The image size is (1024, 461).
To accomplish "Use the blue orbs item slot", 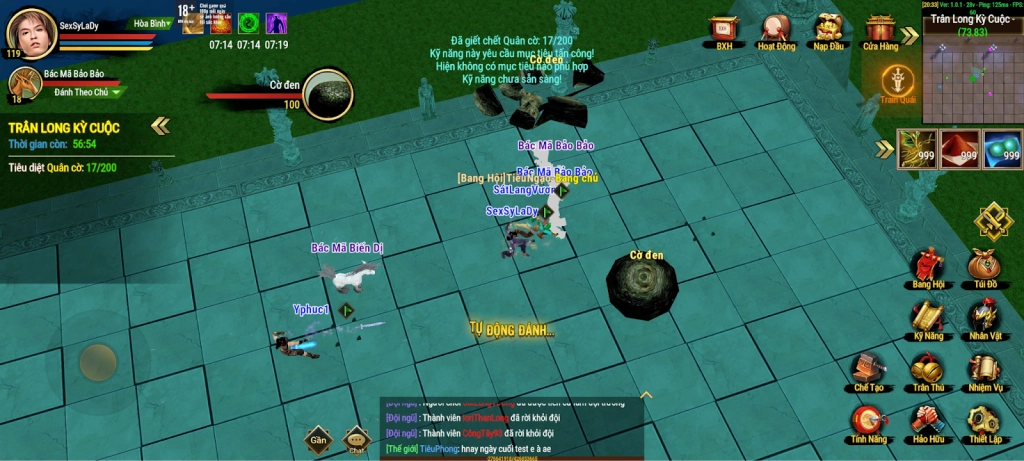I will pos(1003,148).
